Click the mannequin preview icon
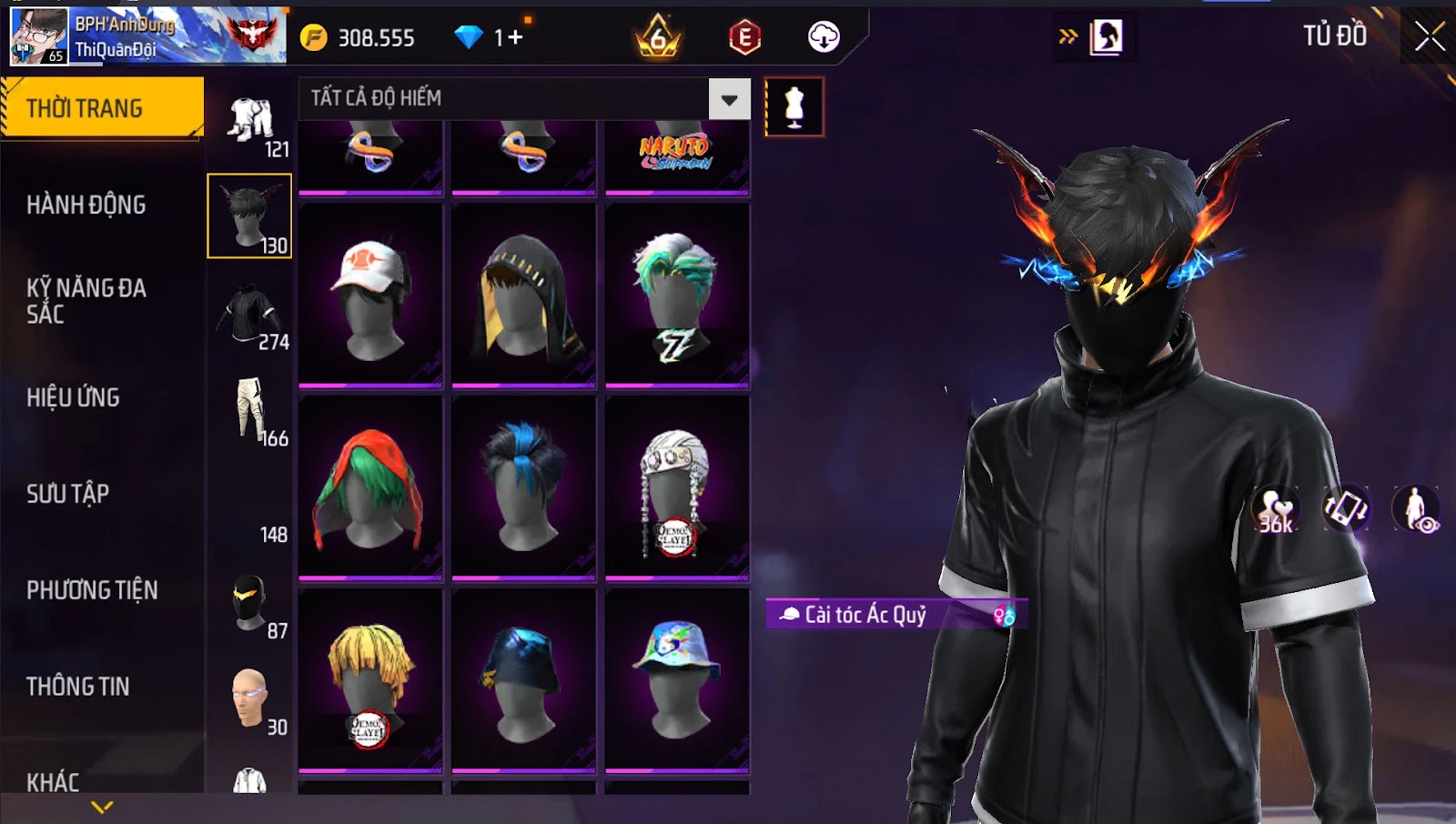 [794, 107]
